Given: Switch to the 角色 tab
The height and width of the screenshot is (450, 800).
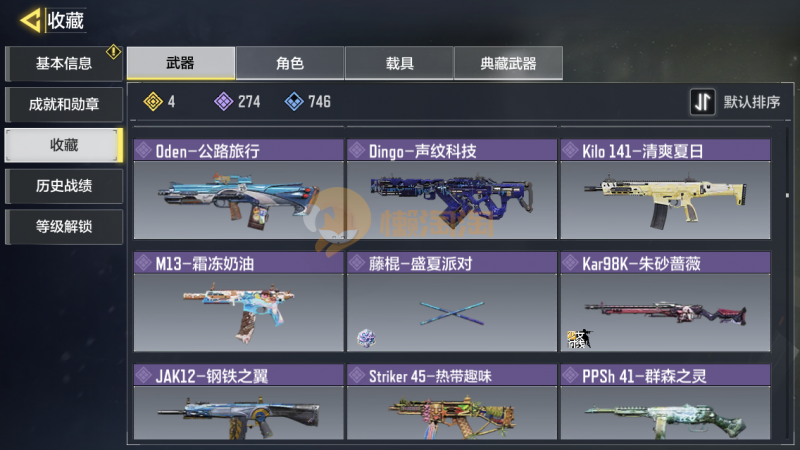Looking at the screenshot, I should point(290,63).
